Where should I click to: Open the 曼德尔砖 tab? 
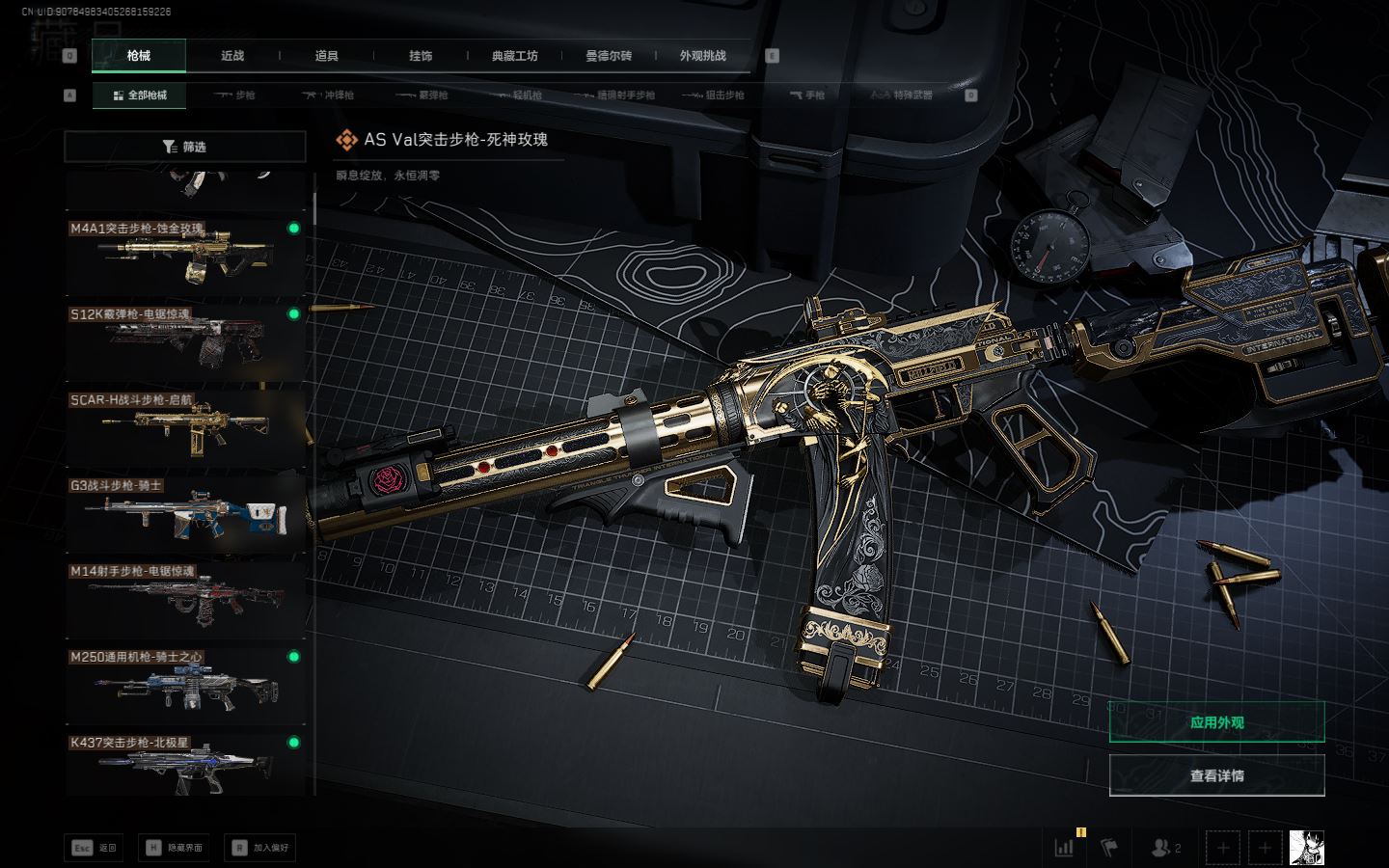[x=609, y=56]
